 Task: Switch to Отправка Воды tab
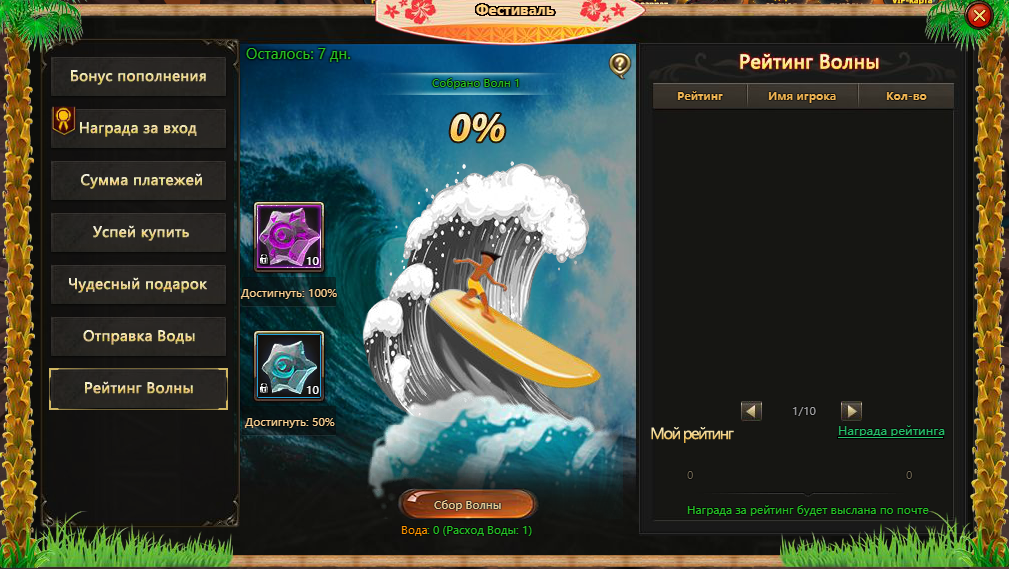tap(138, 336)
